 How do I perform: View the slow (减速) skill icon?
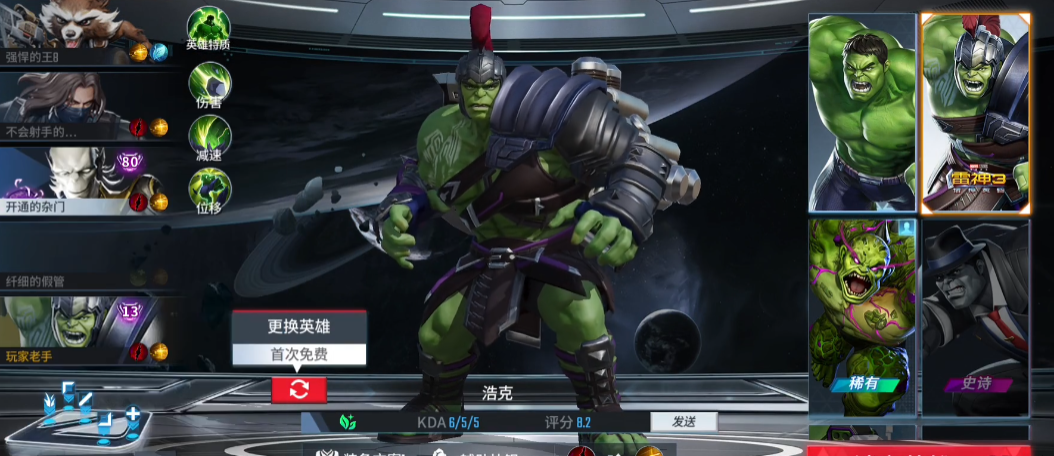(210, 137)
